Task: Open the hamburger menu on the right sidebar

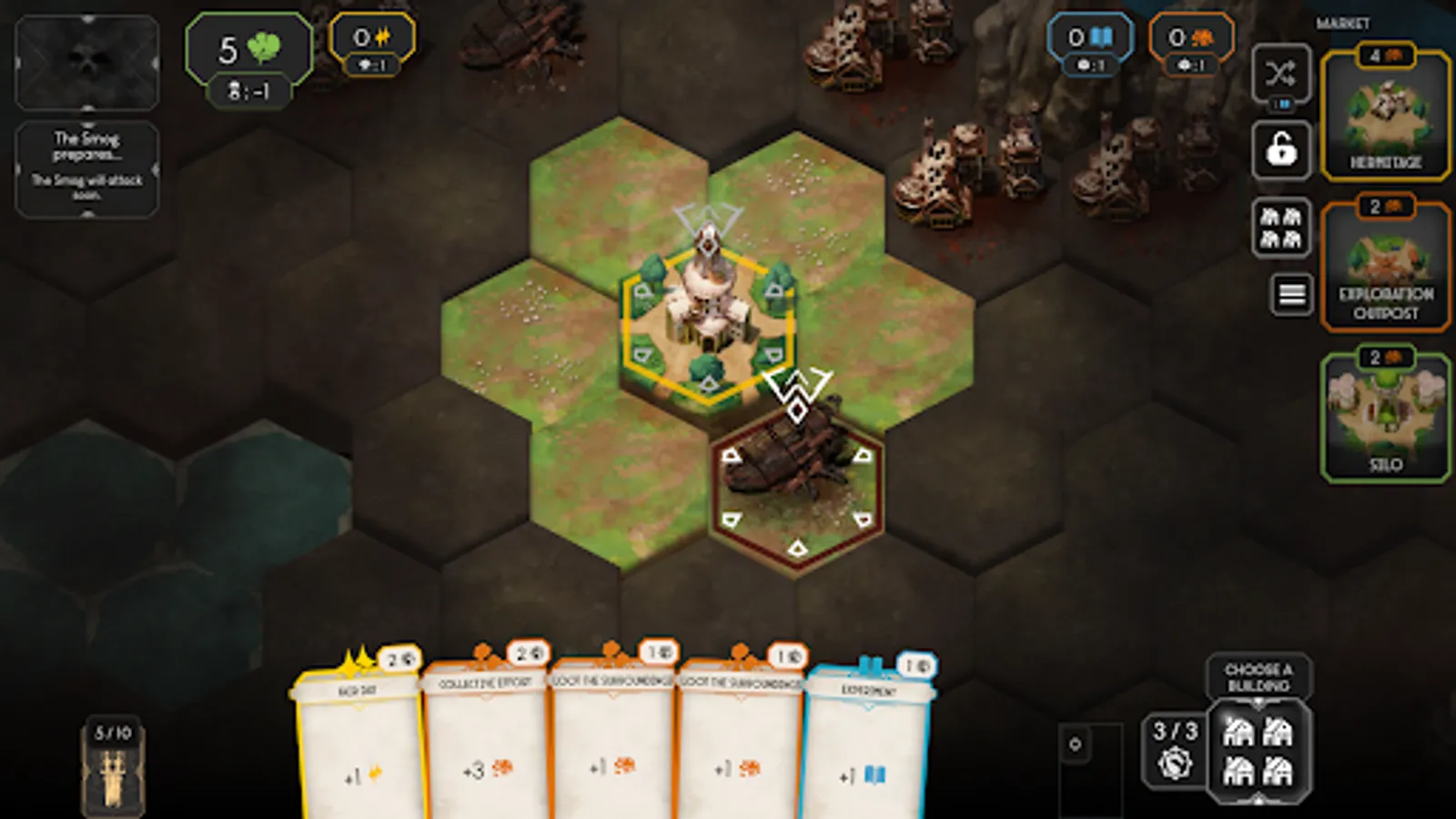Action: [x=1290, y=292]
